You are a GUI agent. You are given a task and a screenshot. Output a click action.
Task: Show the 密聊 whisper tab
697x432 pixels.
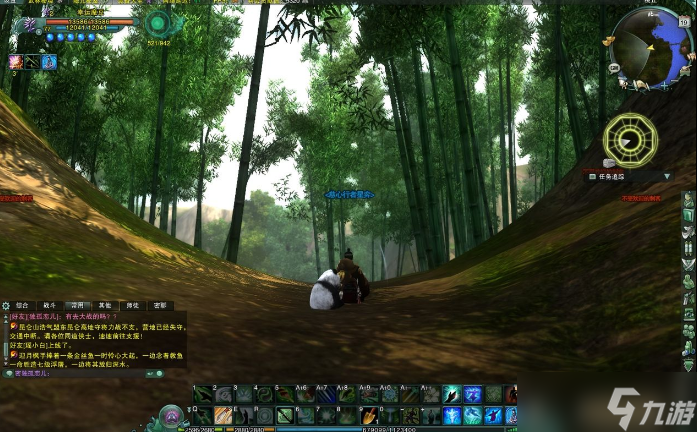[x=159, y=305]
